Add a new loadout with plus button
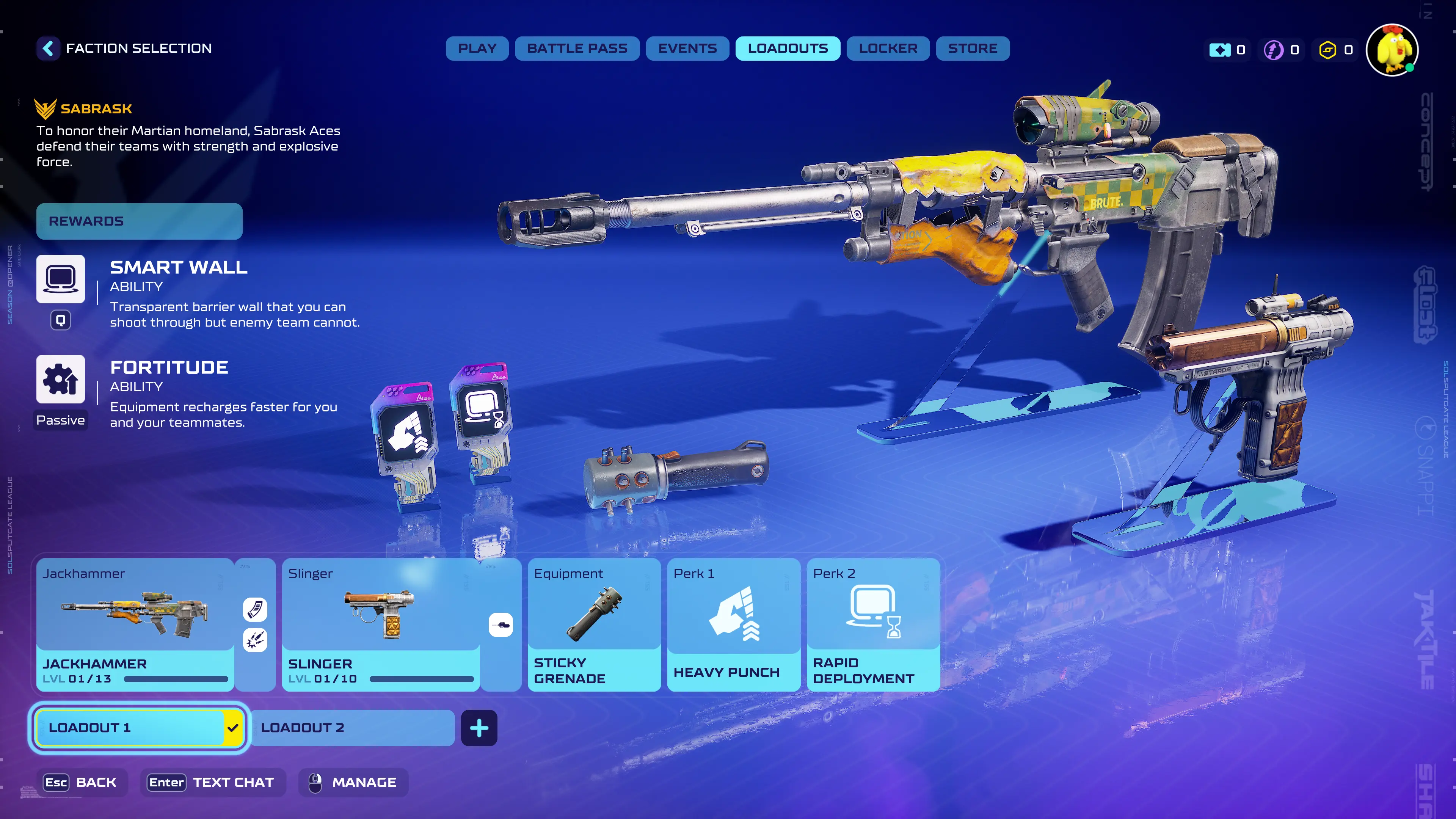The image size is (1456, 819). click(479, 728)
